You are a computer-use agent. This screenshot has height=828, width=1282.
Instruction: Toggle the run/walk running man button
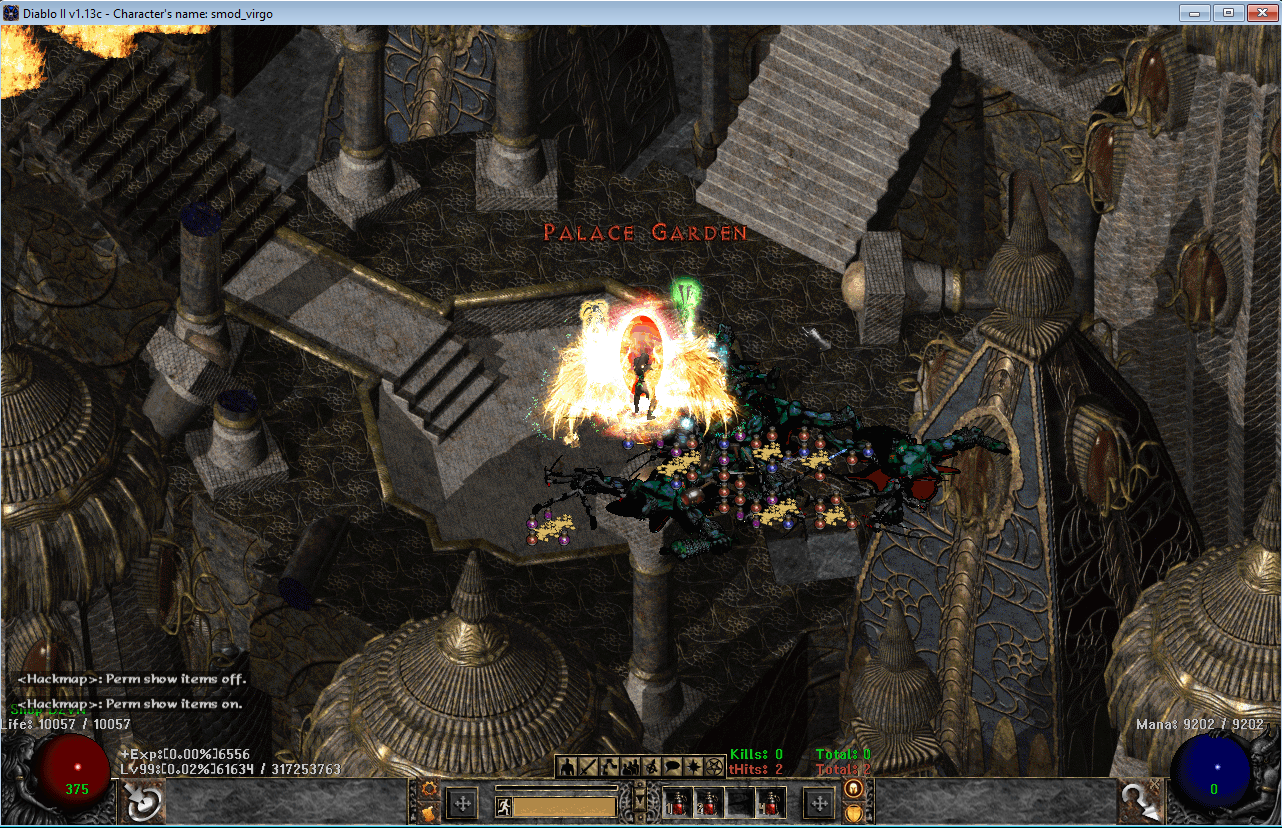tap(503, 805)
